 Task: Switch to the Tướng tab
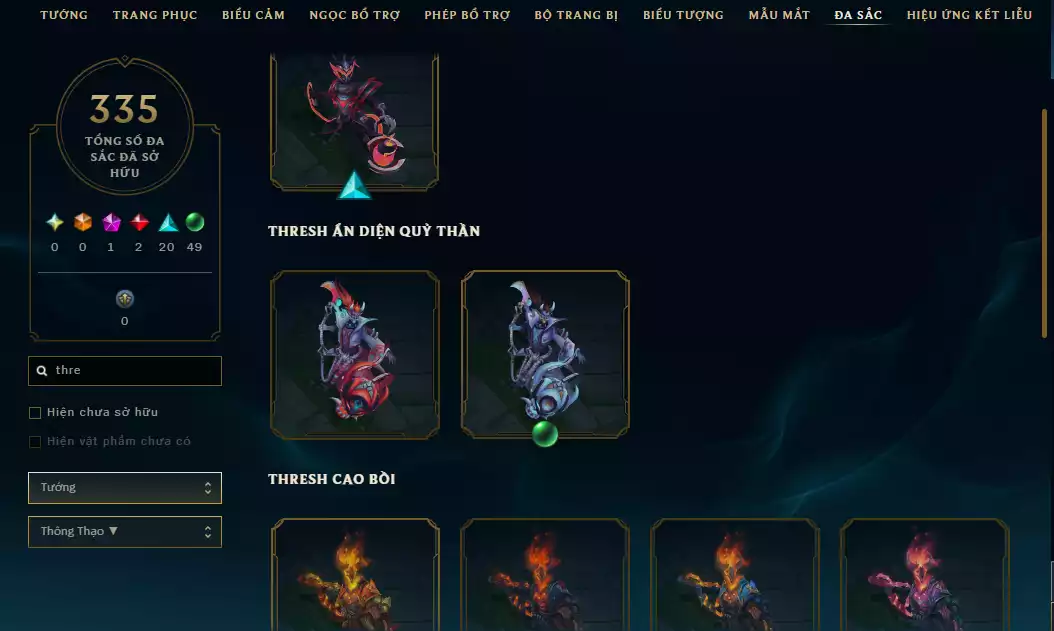click(64, 15)
